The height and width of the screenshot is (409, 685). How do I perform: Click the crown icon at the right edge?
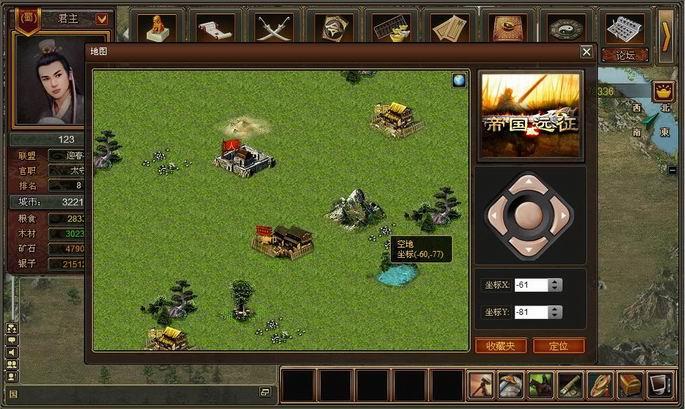point(660,94)
